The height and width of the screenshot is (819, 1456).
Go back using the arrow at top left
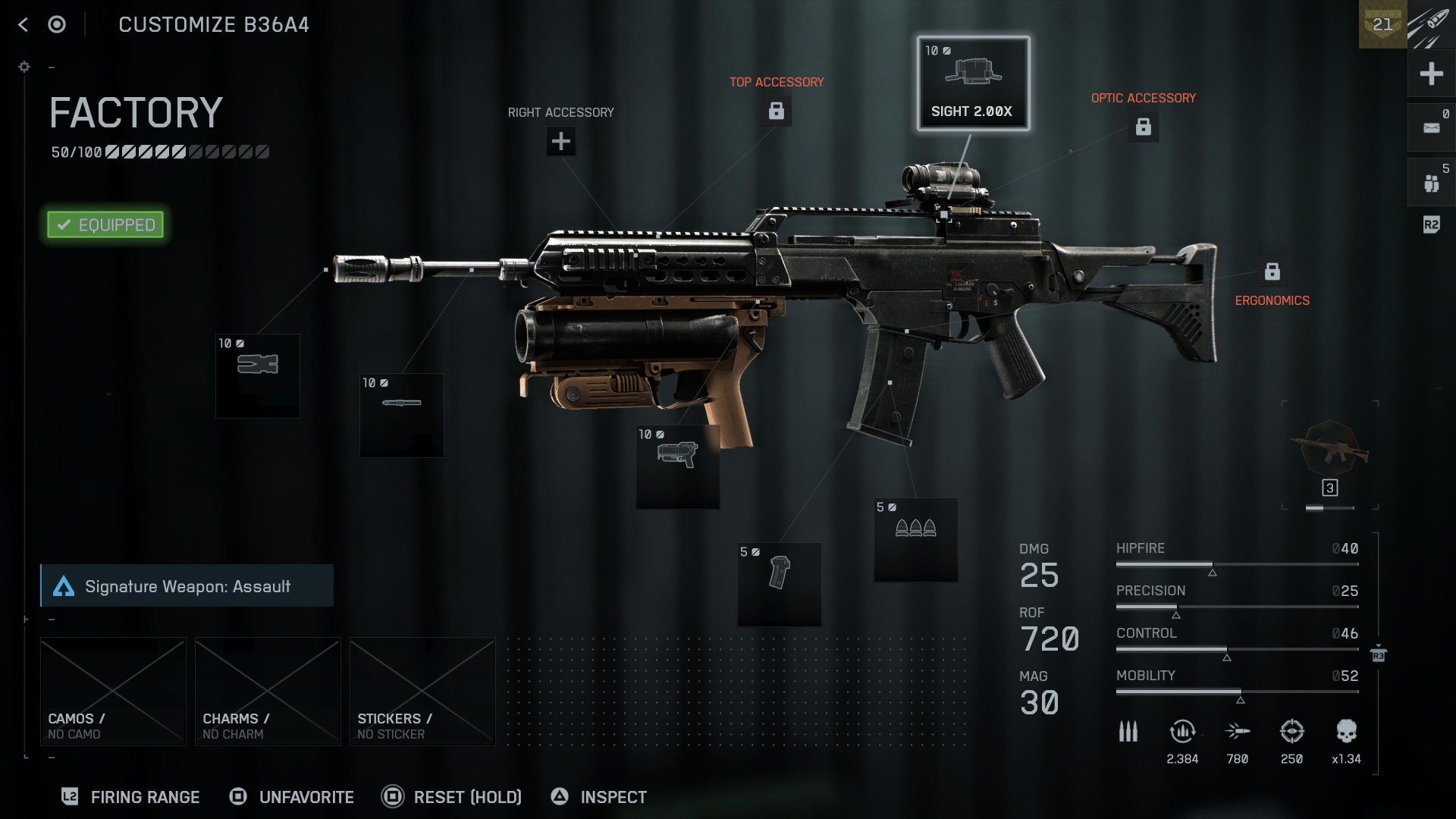pyautogui.click(x=23, y=25)
